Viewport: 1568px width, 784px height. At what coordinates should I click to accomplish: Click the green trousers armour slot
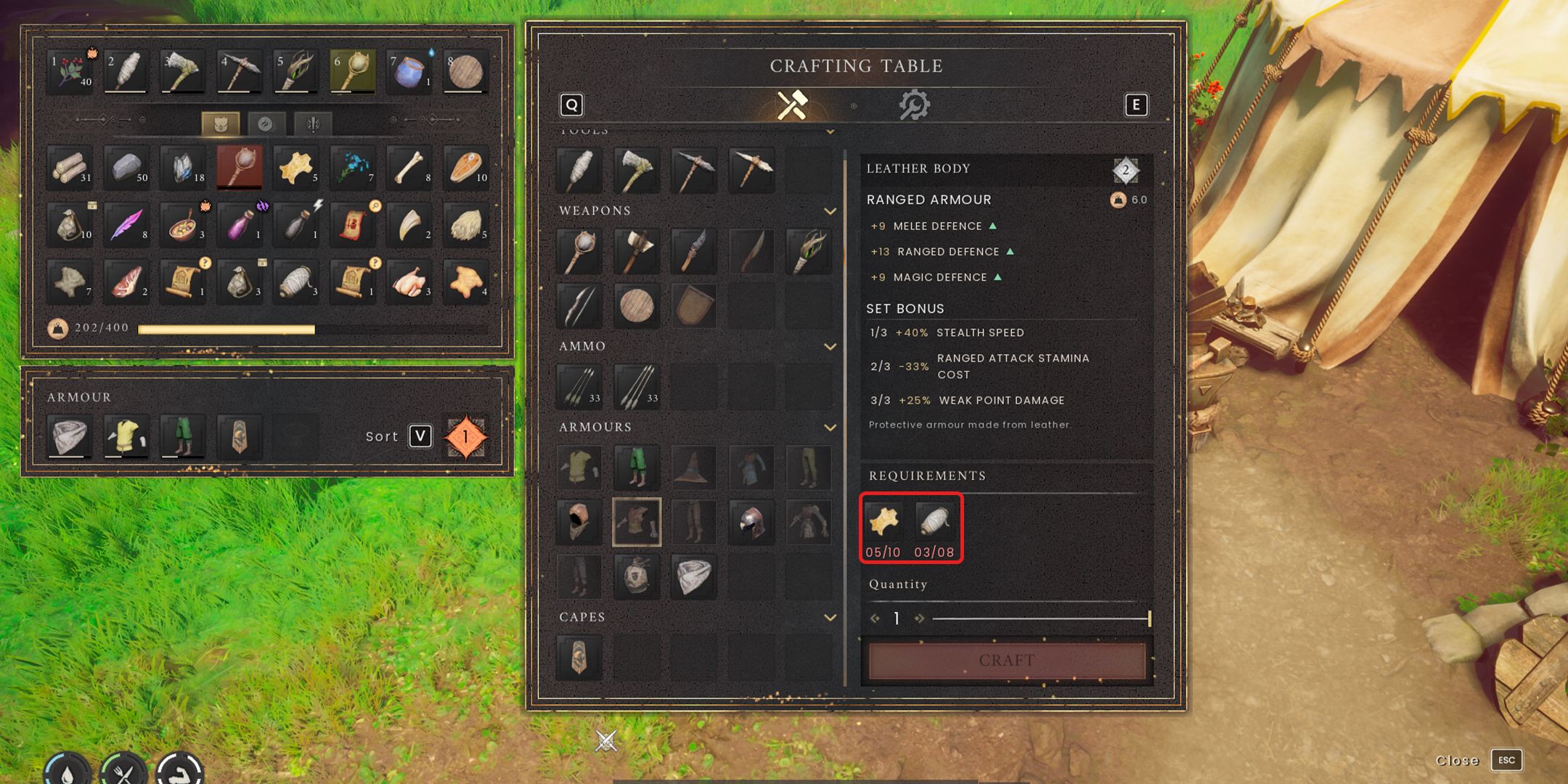coord(182,436)
